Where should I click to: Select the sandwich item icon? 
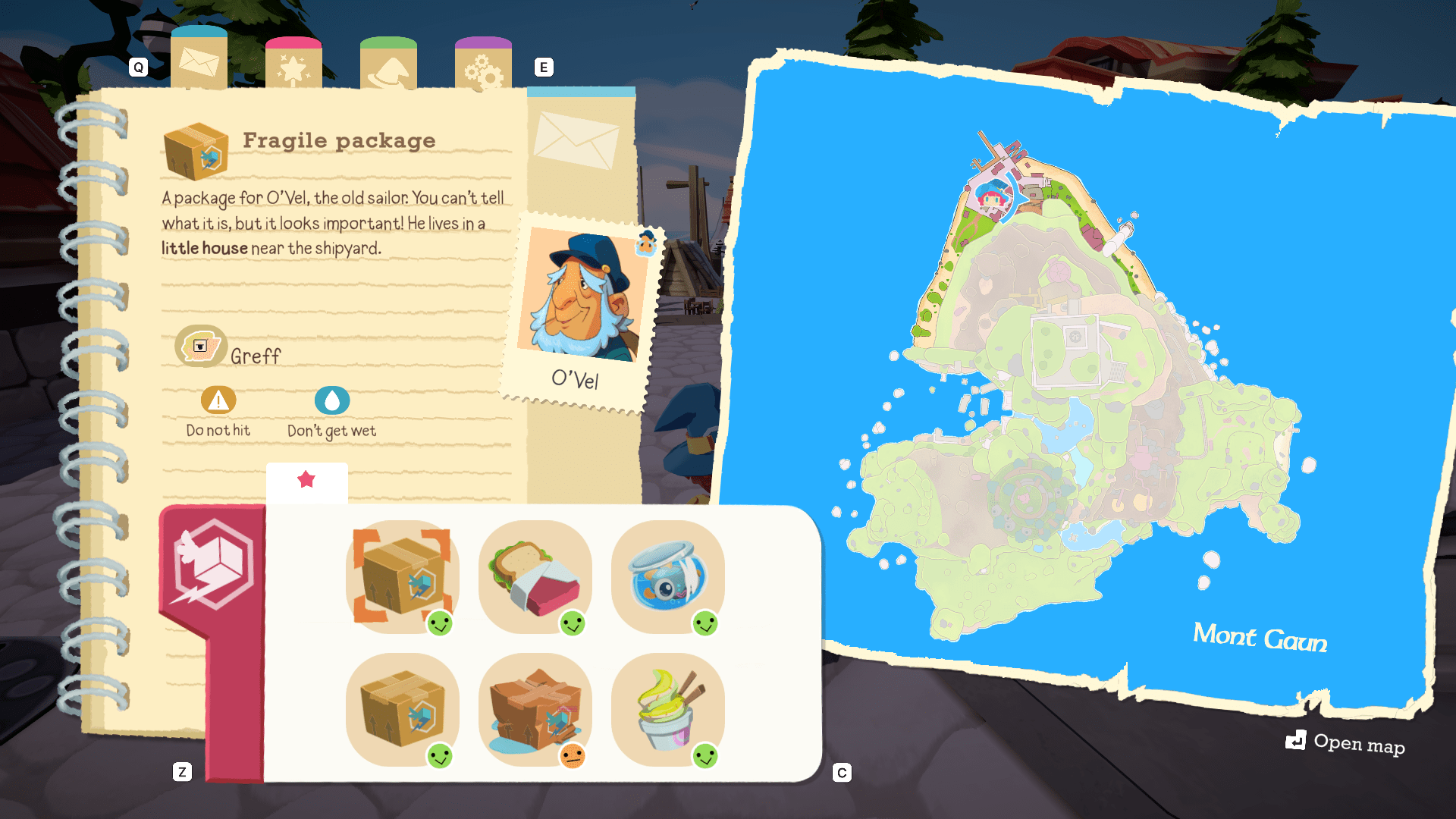pyautogui.click(x=535, y=576)
